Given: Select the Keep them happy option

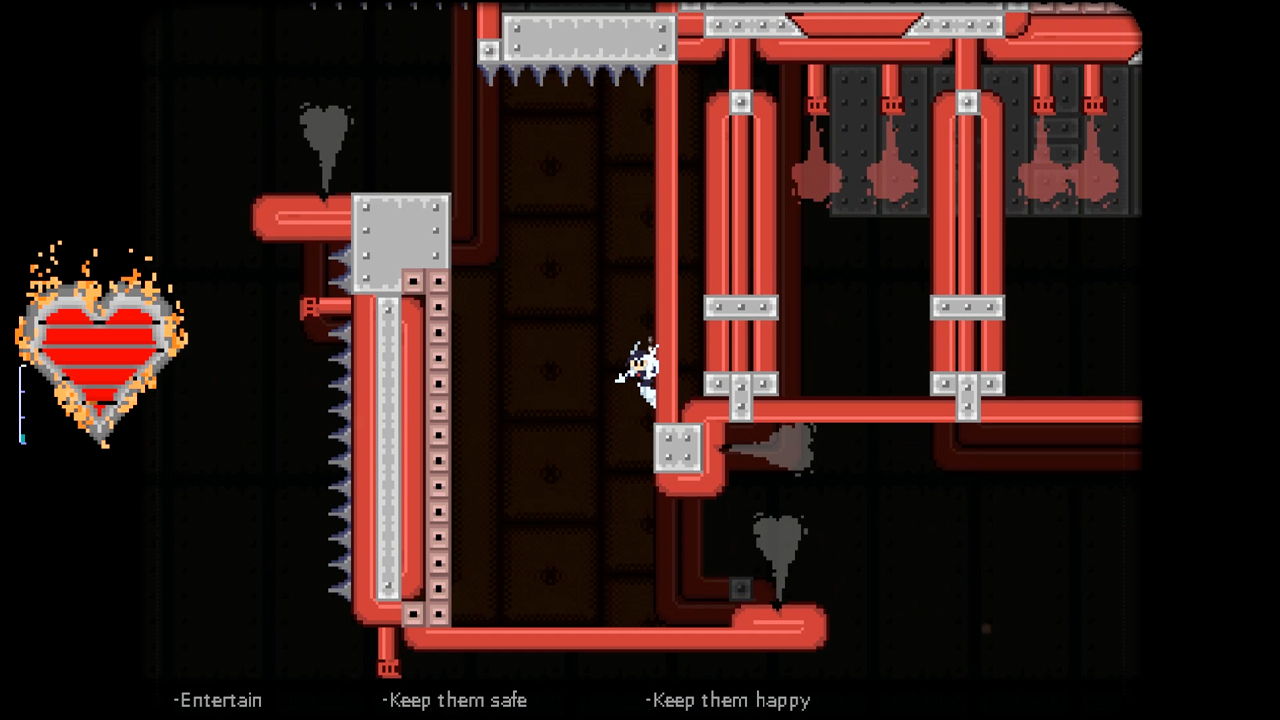Looking at the screenshot, I should click(x=728, y=700).
